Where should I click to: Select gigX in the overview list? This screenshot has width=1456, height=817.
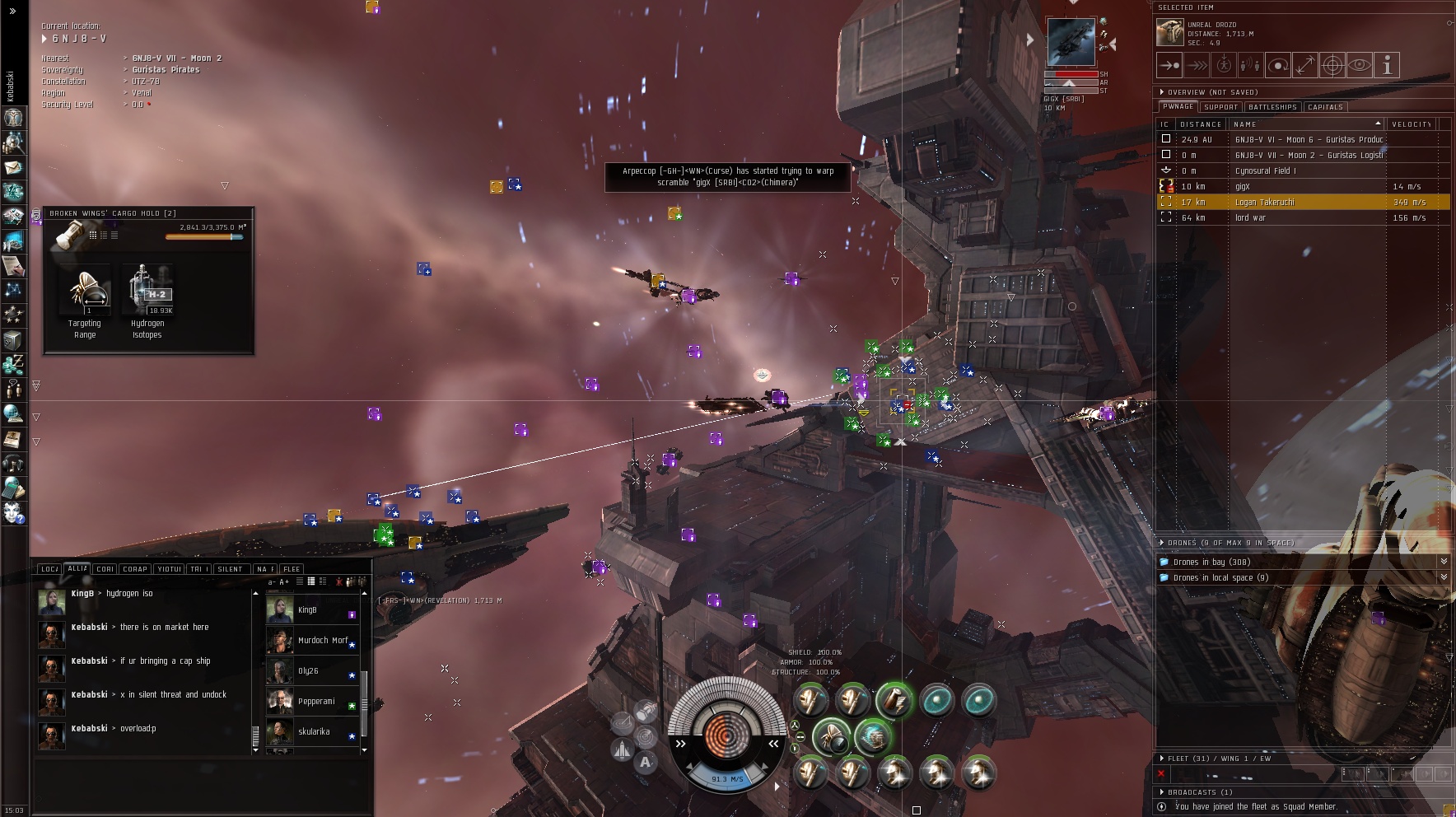[1243, 187]
